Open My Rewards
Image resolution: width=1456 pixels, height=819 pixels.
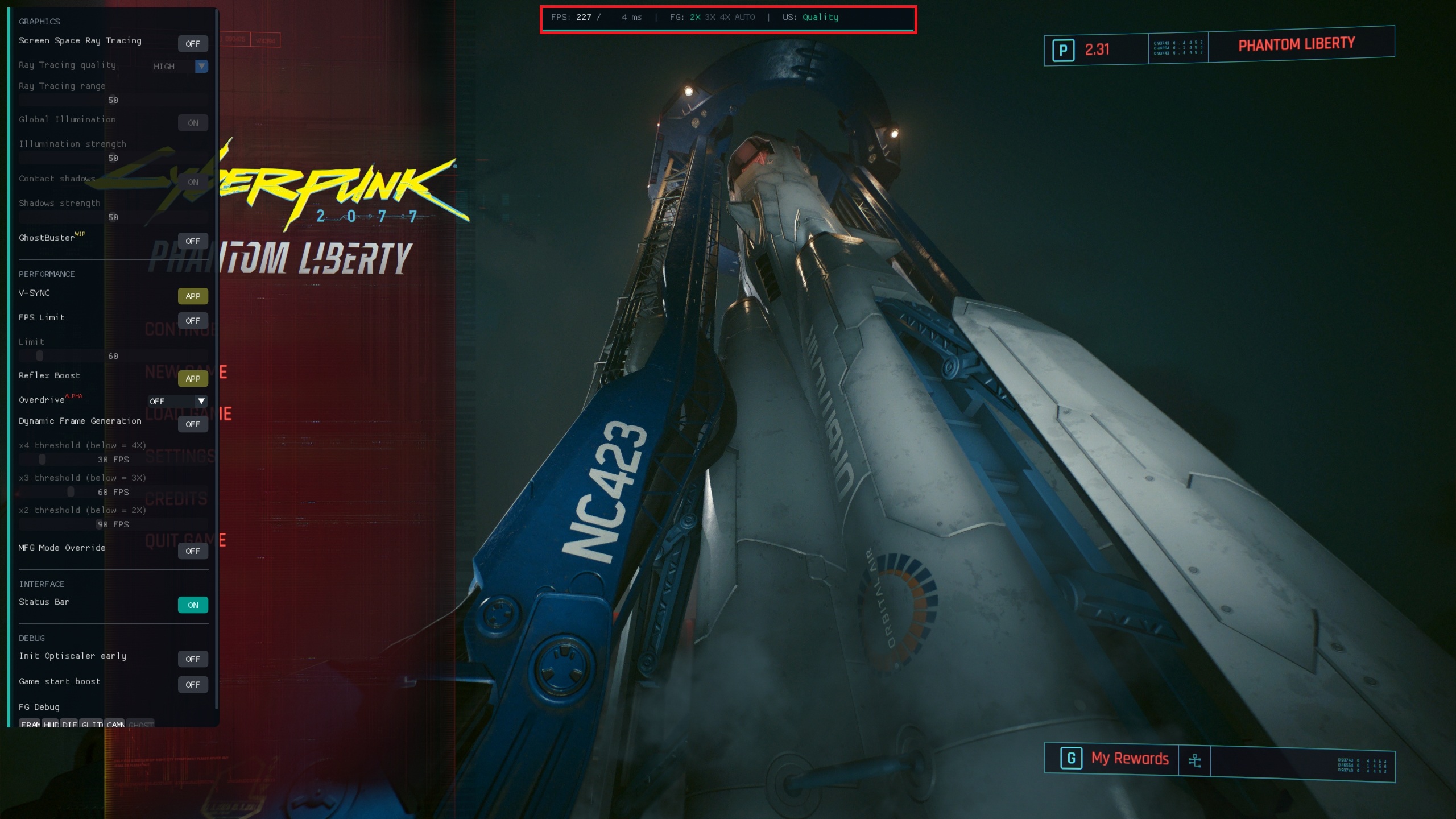point(1129,758)
